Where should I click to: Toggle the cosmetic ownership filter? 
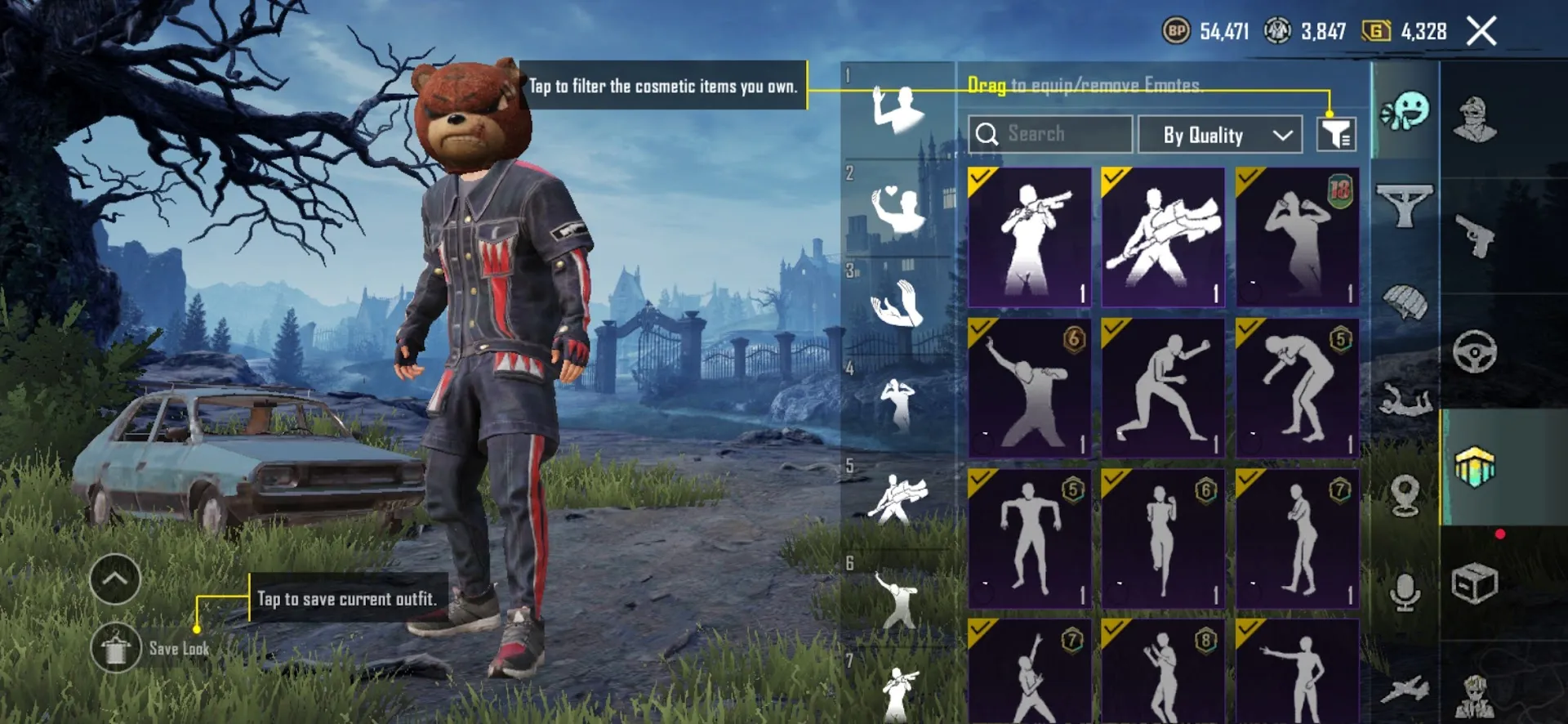click(x=1337, y=133)
